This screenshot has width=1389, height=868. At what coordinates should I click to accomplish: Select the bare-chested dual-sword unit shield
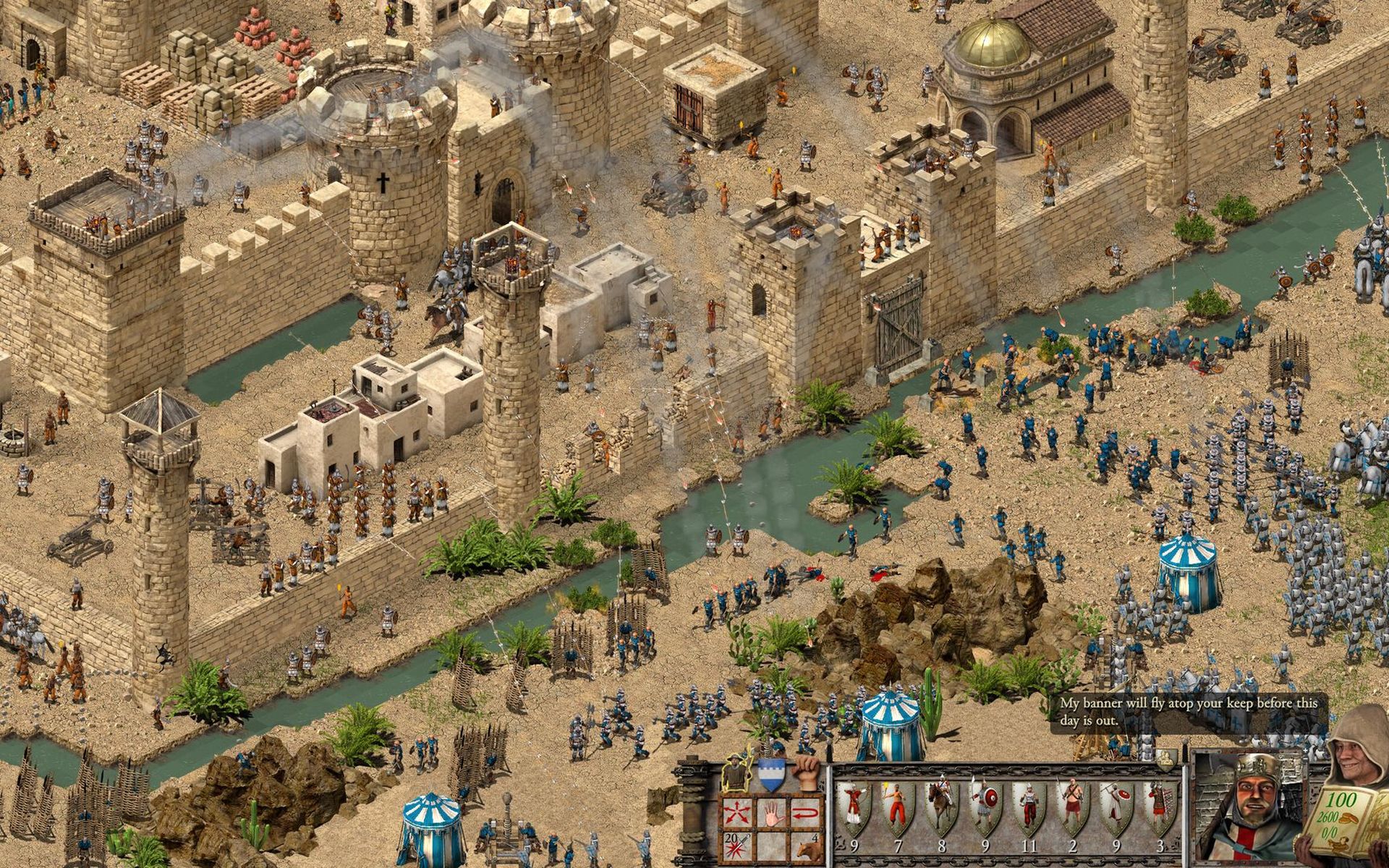(1072, 807)
